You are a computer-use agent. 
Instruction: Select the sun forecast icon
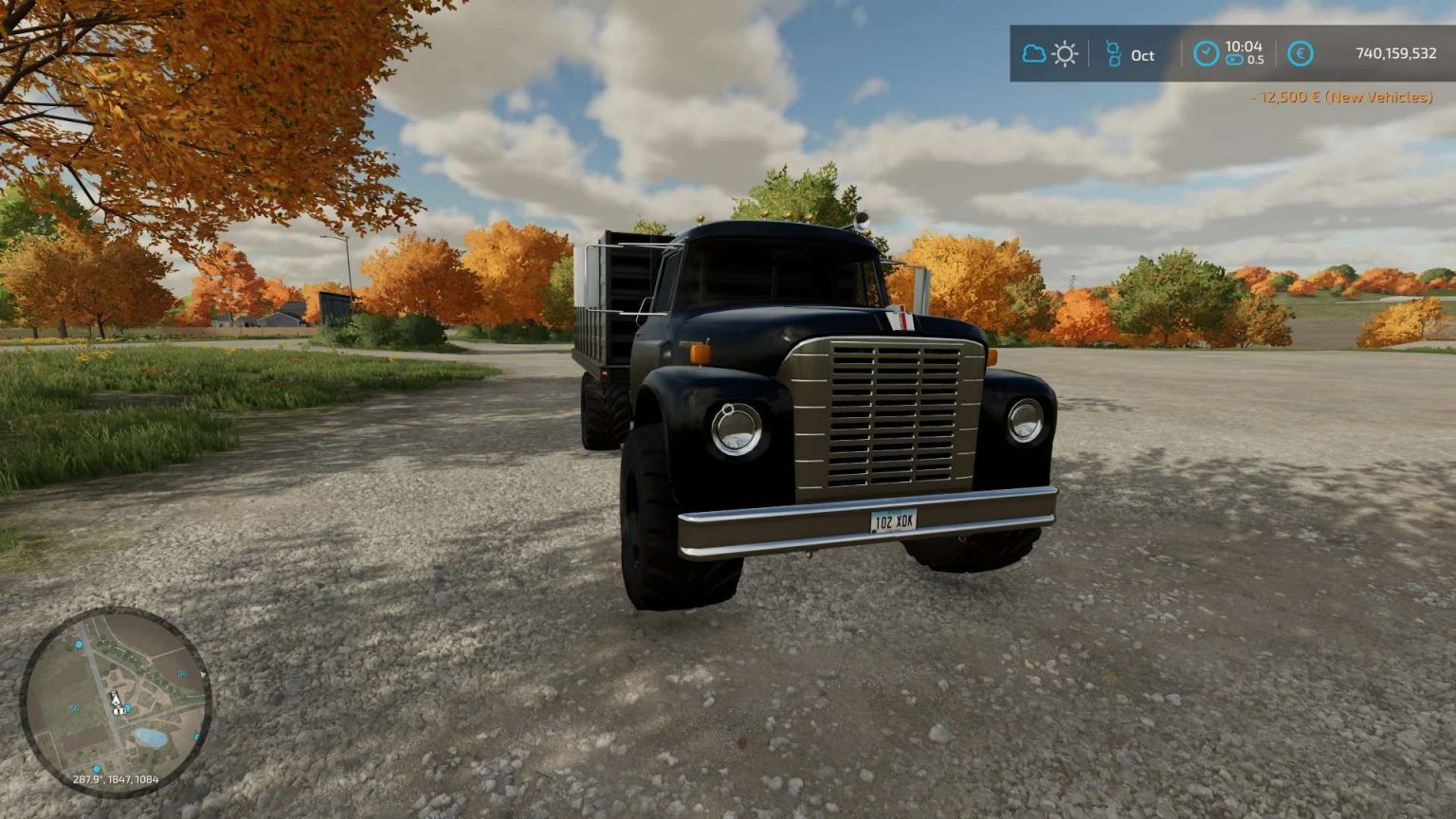tap(1065, 54)
